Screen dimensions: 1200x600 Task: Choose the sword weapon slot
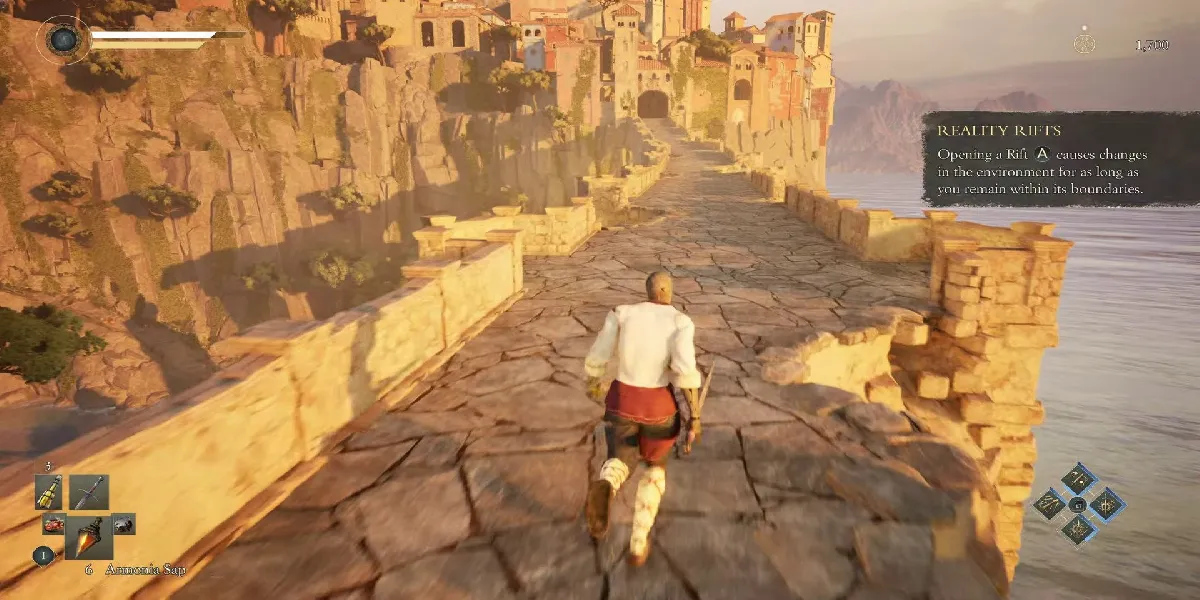[x=88, y=492]
